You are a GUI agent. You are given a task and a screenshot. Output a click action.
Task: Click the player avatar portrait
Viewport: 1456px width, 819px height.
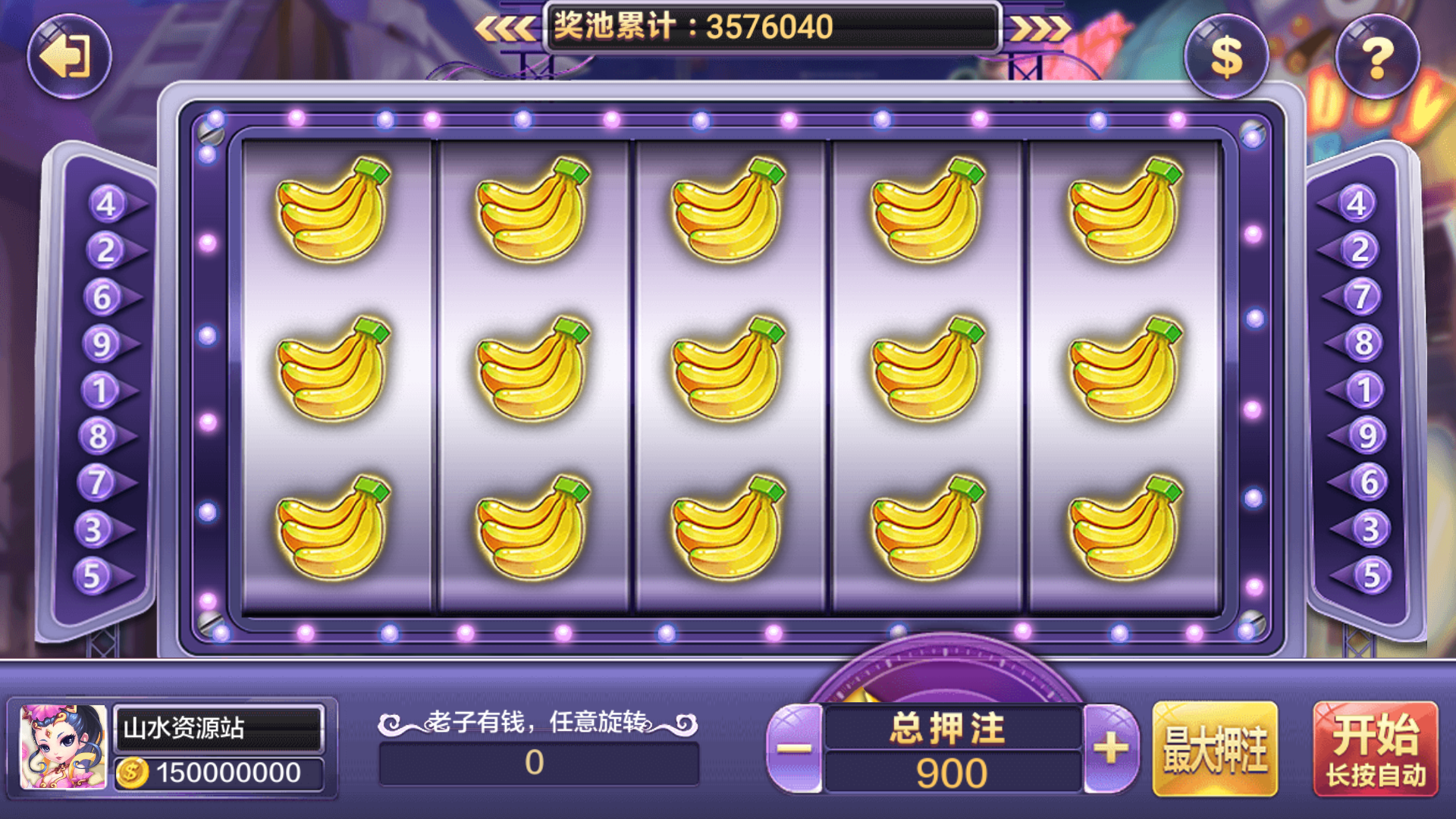(64, 747)
